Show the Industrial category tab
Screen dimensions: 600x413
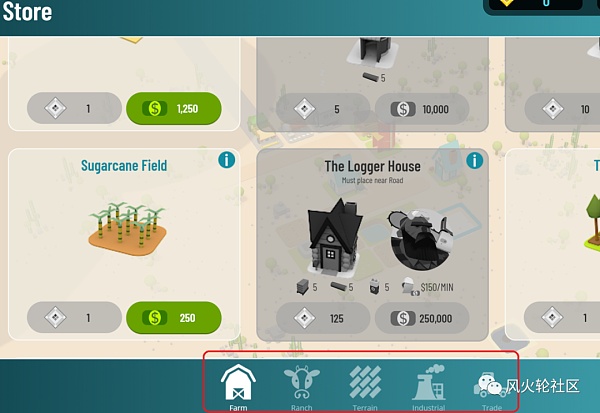429,385
